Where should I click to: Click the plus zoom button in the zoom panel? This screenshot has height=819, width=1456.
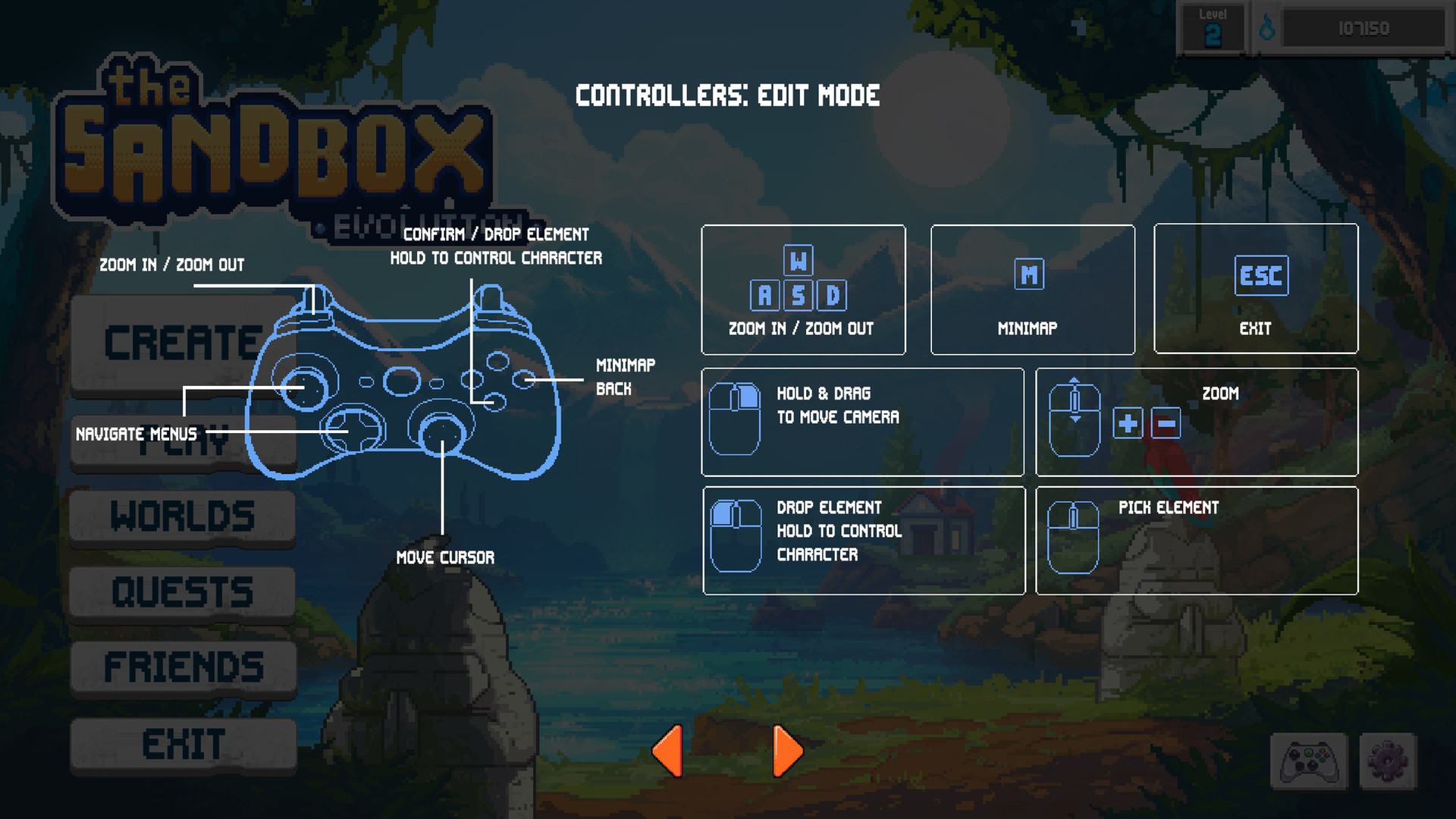coord(1128,425)
